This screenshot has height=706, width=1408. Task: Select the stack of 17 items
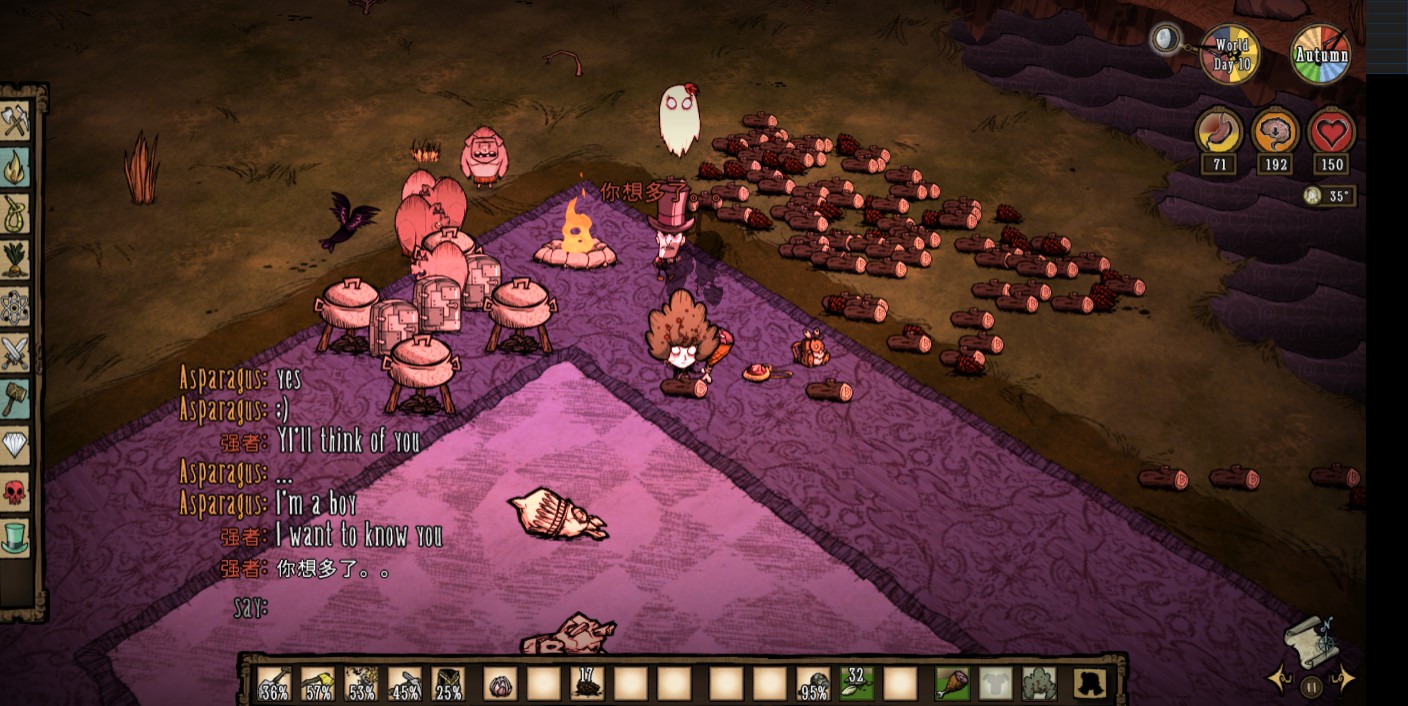pyautogui.click(x=587, y=683)
